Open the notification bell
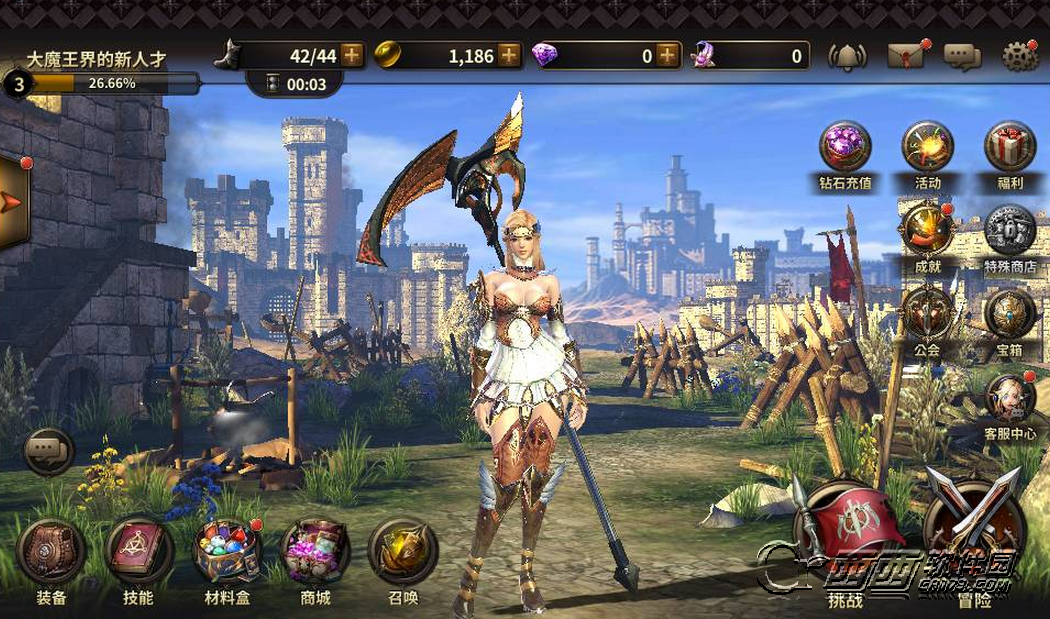The height and width of the screenshot is (619, 1050). (847, 56)
